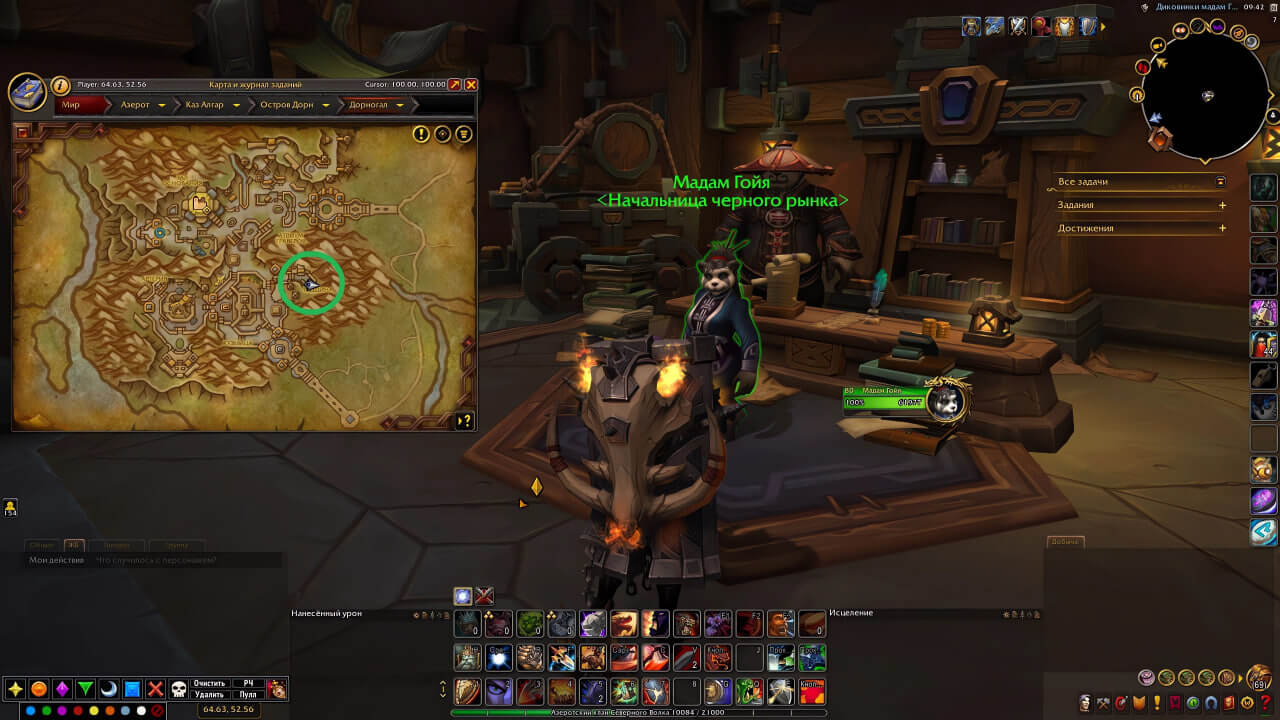Click the red X raid marker

[155, 689]
